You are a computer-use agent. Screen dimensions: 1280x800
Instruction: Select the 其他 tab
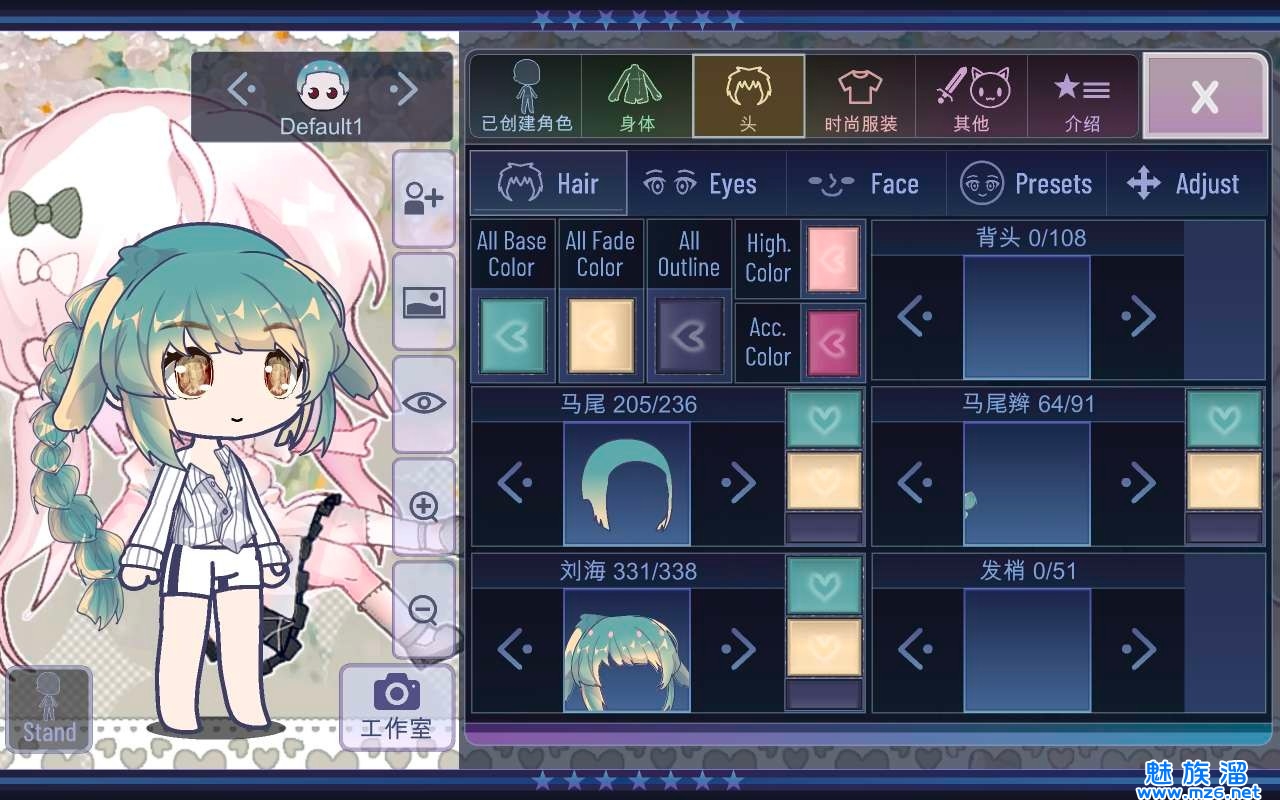click(x=971, y=96)
